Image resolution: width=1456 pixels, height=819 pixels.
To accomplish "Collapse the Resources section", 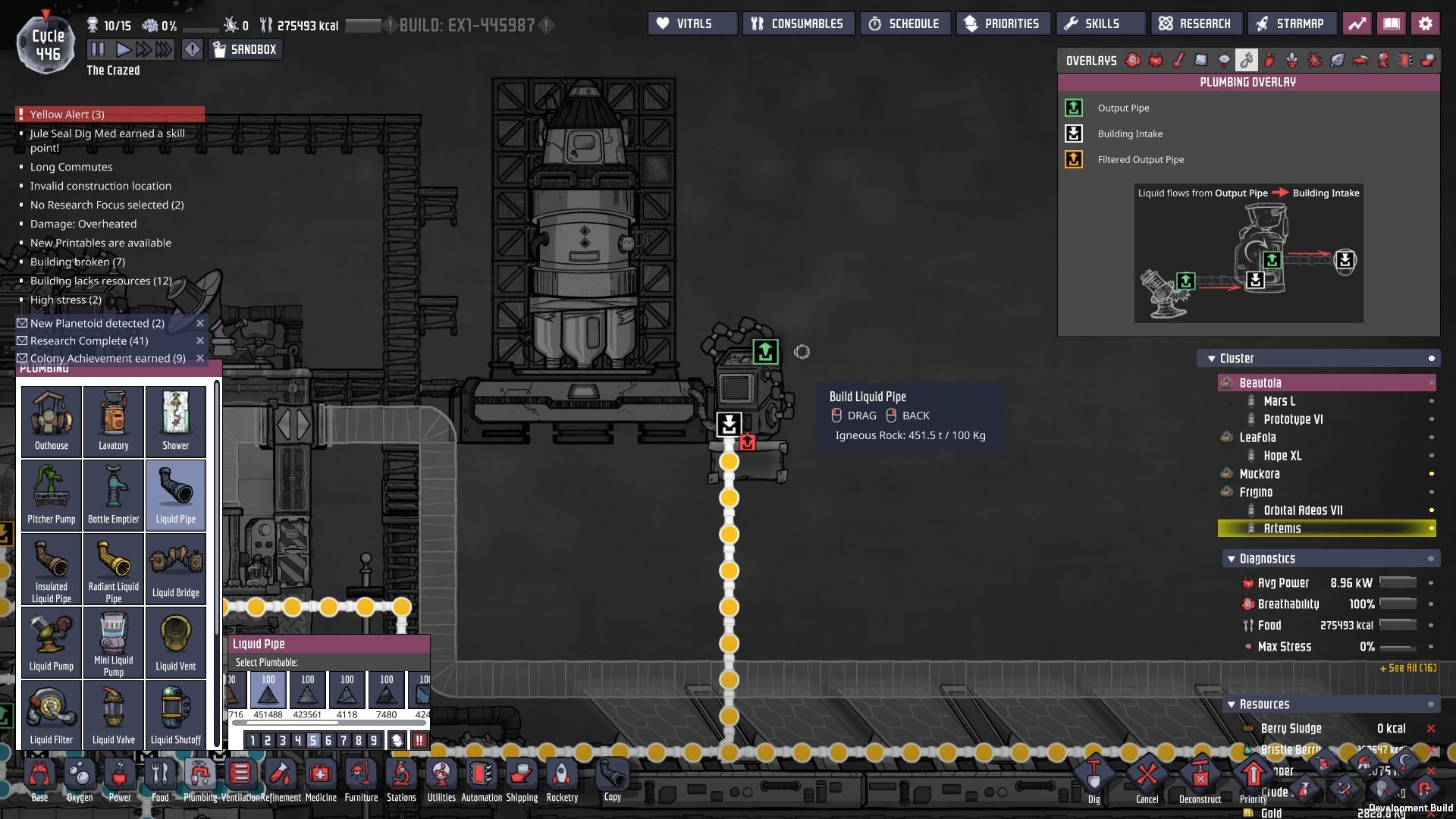I will pos(1231,704).
